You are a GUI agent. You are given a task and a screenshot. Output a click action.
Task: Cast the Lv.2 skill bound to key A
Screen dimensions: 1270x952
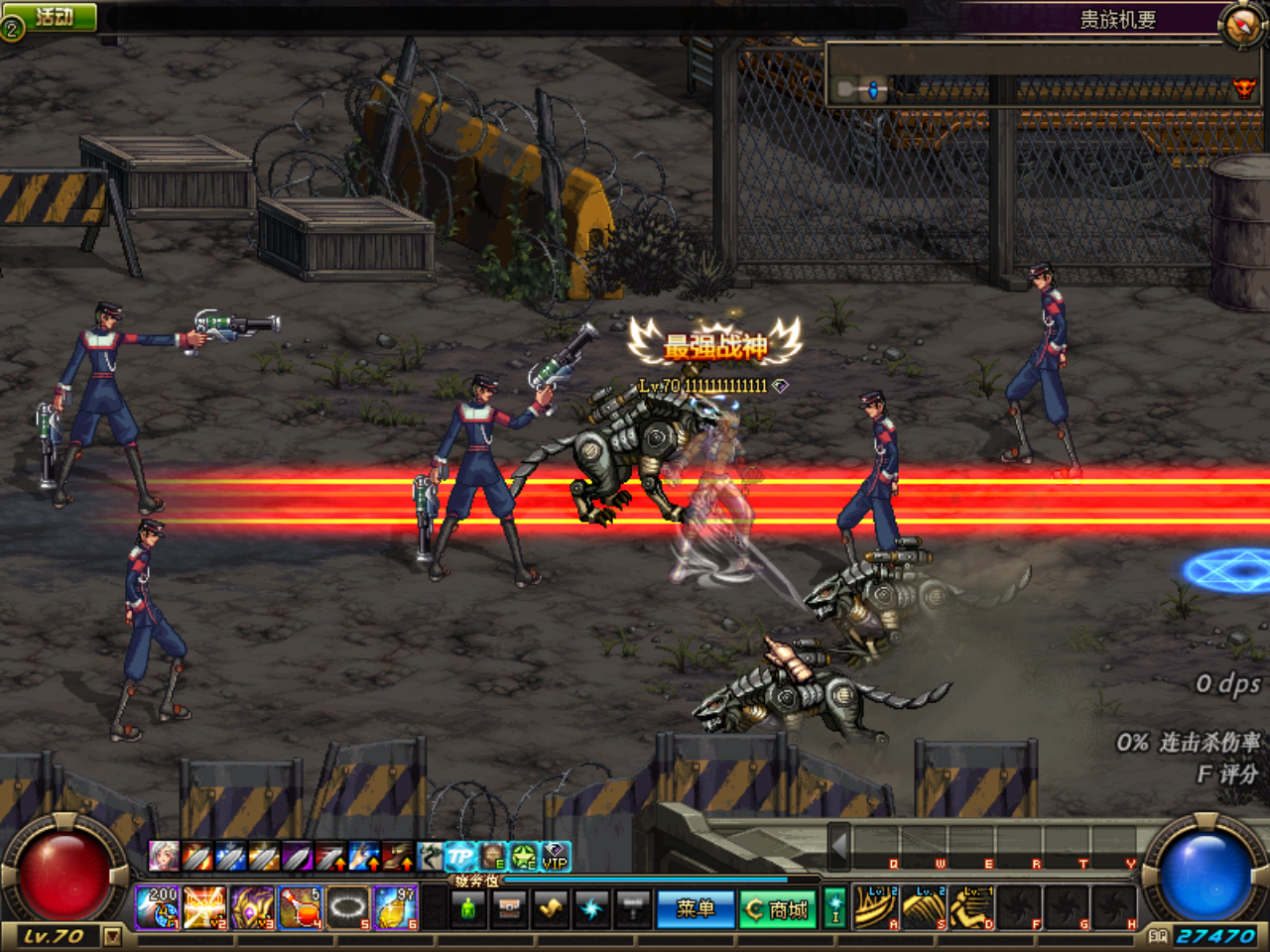point(876,904)
